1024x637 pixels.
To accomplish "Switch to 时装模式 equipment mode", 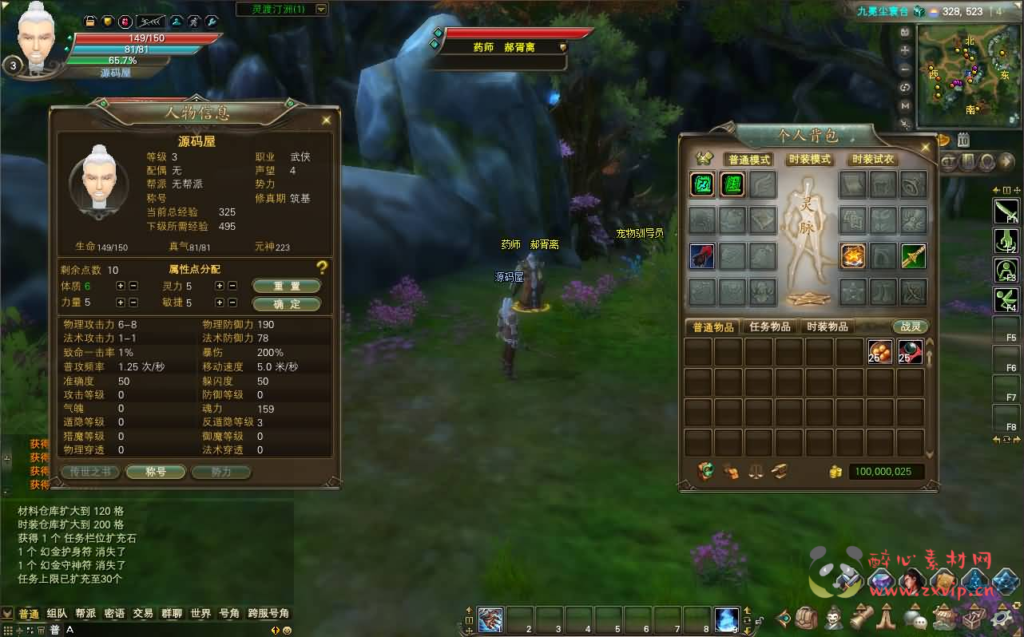I will point(810,160).
